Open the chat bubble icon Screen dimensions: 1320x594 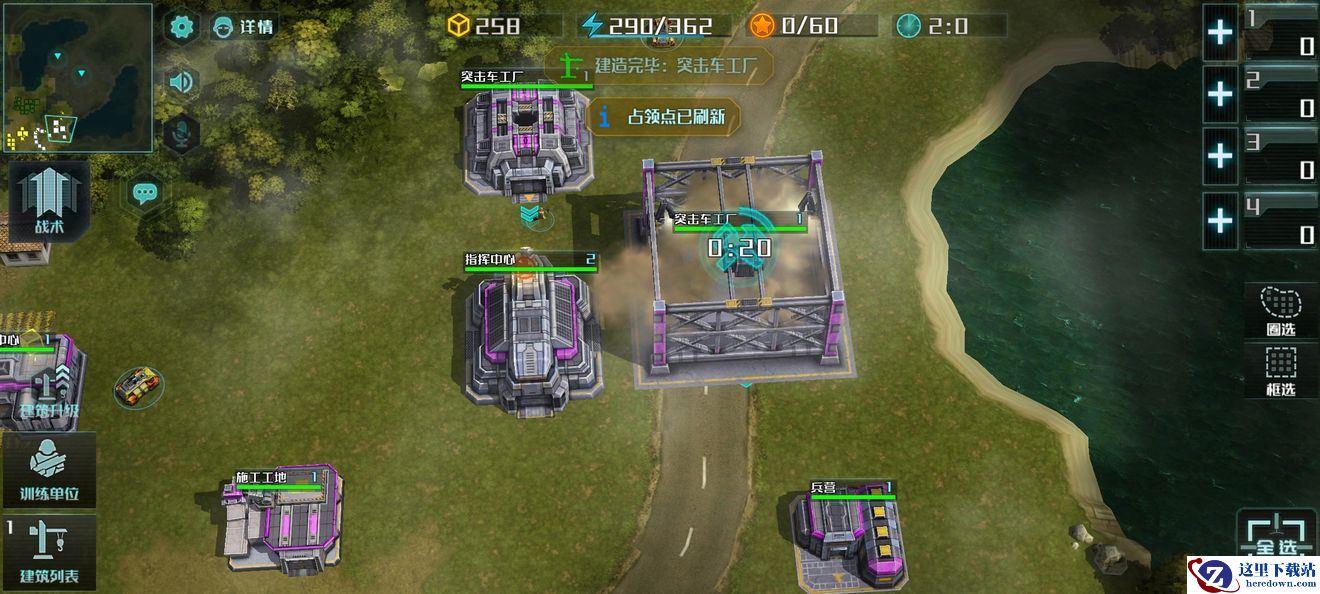point(146,192)
